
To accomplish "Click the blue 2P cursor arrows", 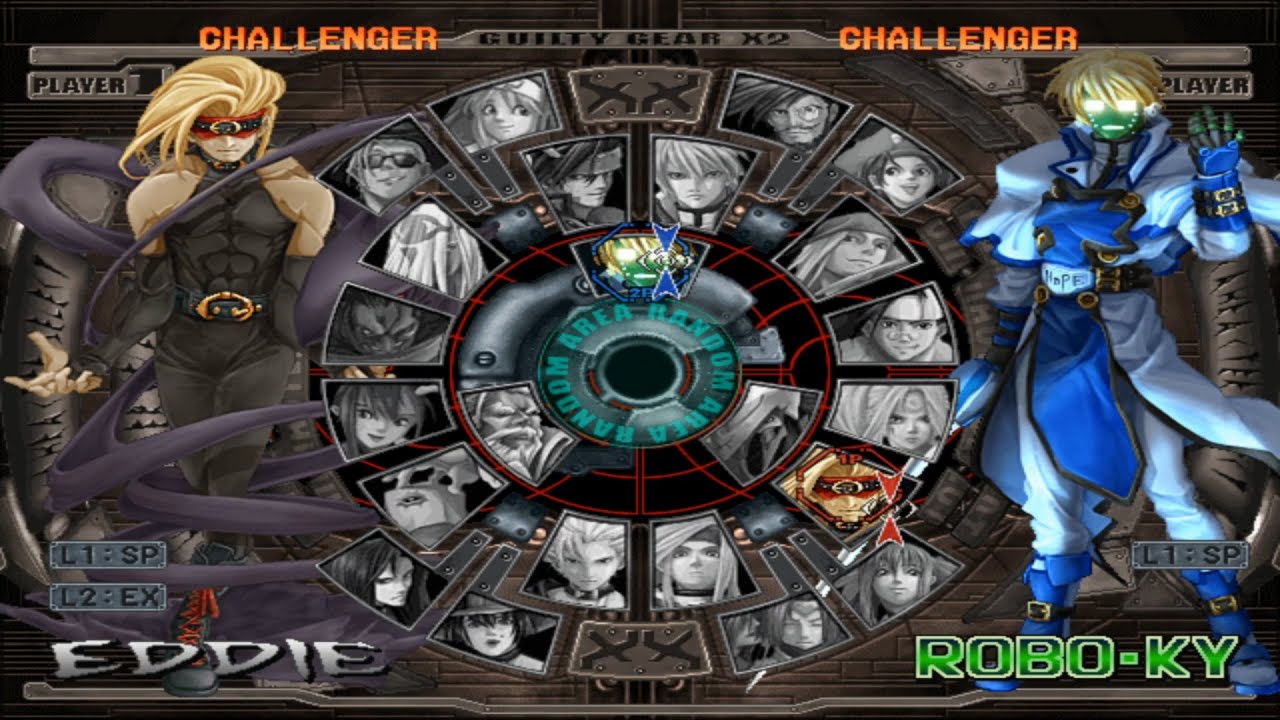I will point(664,260).
